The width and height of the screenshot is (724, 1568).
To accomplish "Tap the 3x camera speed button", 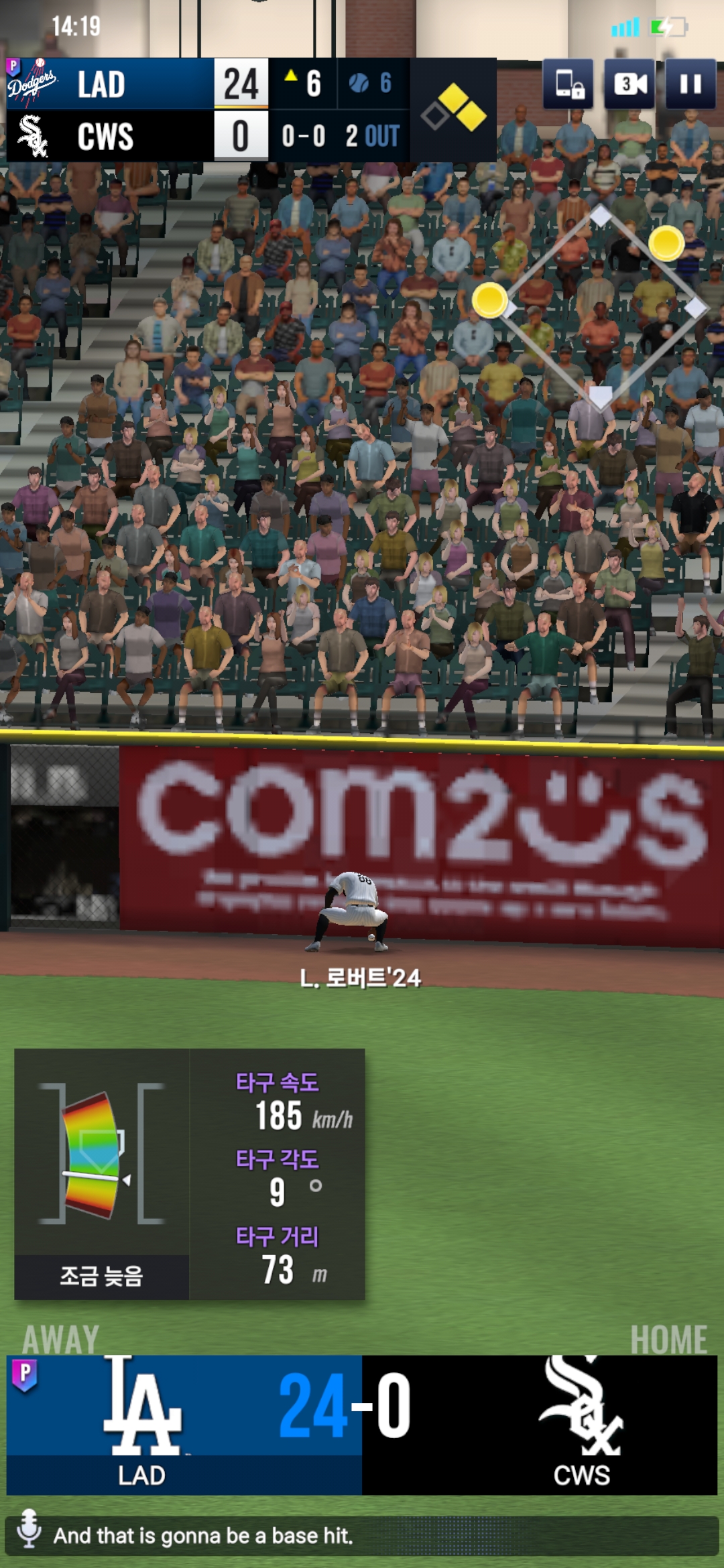I will coord(630,84).
